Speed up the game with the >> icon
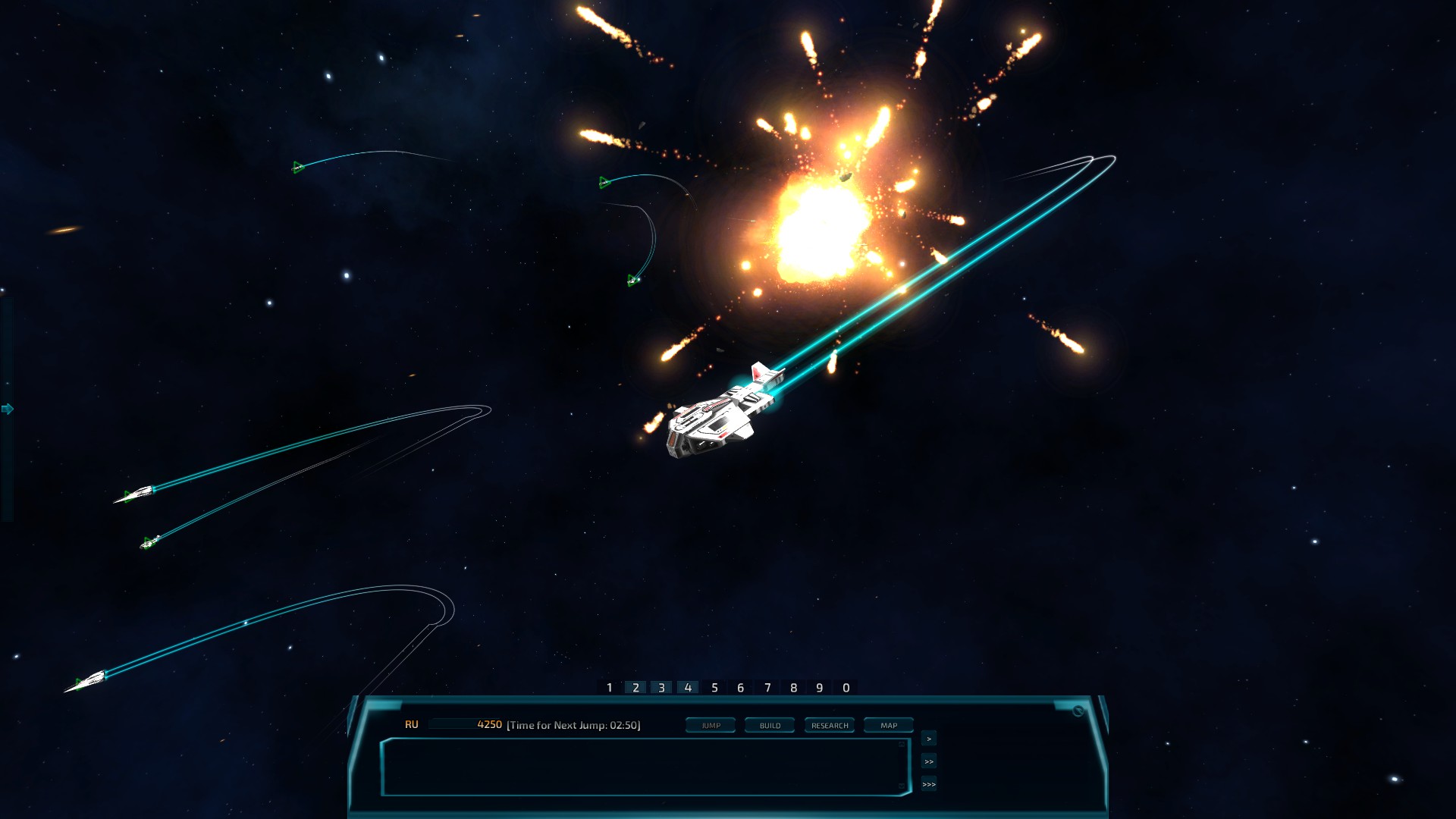1456x819 pixels. coord(928,761)
